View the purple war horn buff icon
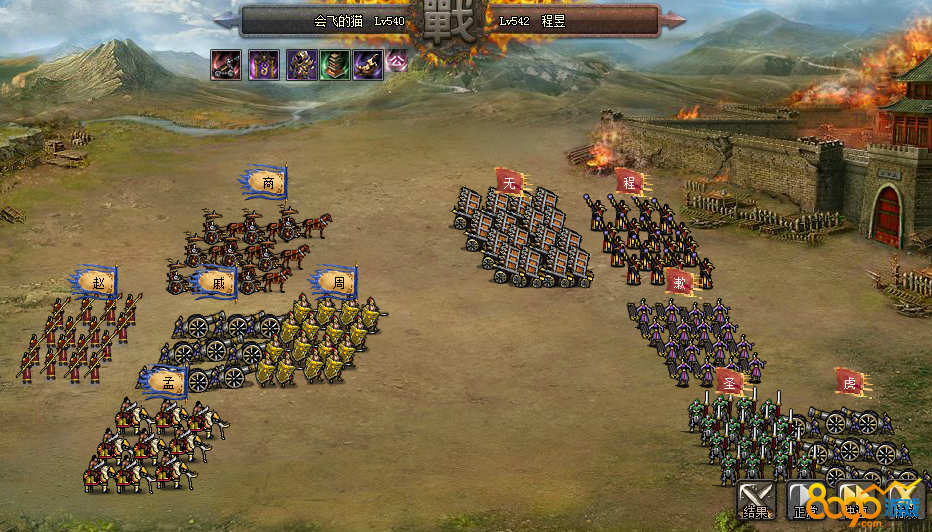The height and width of the screenshot is (532, 932). click(367, 65)
